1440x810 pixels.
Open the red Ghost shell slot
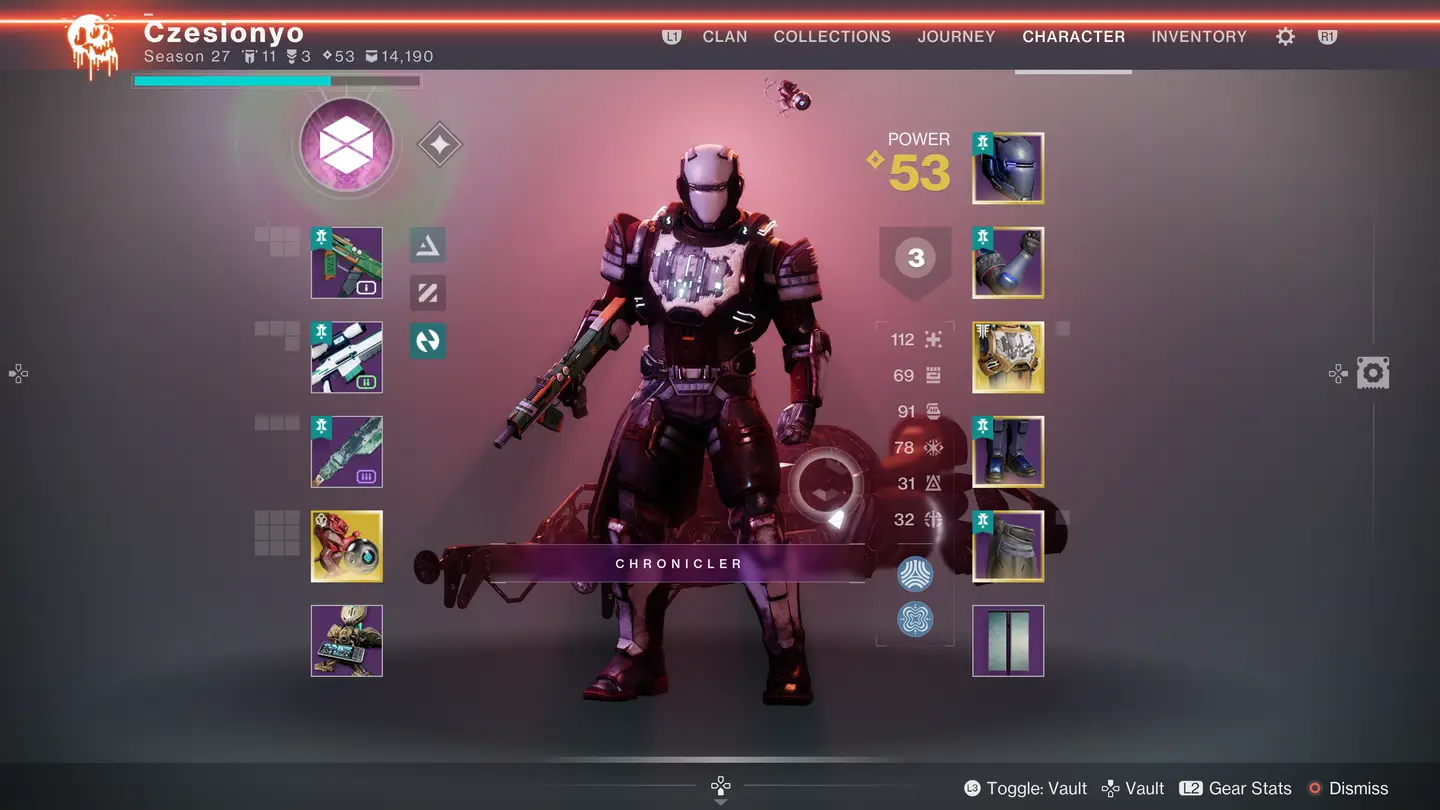346,546
